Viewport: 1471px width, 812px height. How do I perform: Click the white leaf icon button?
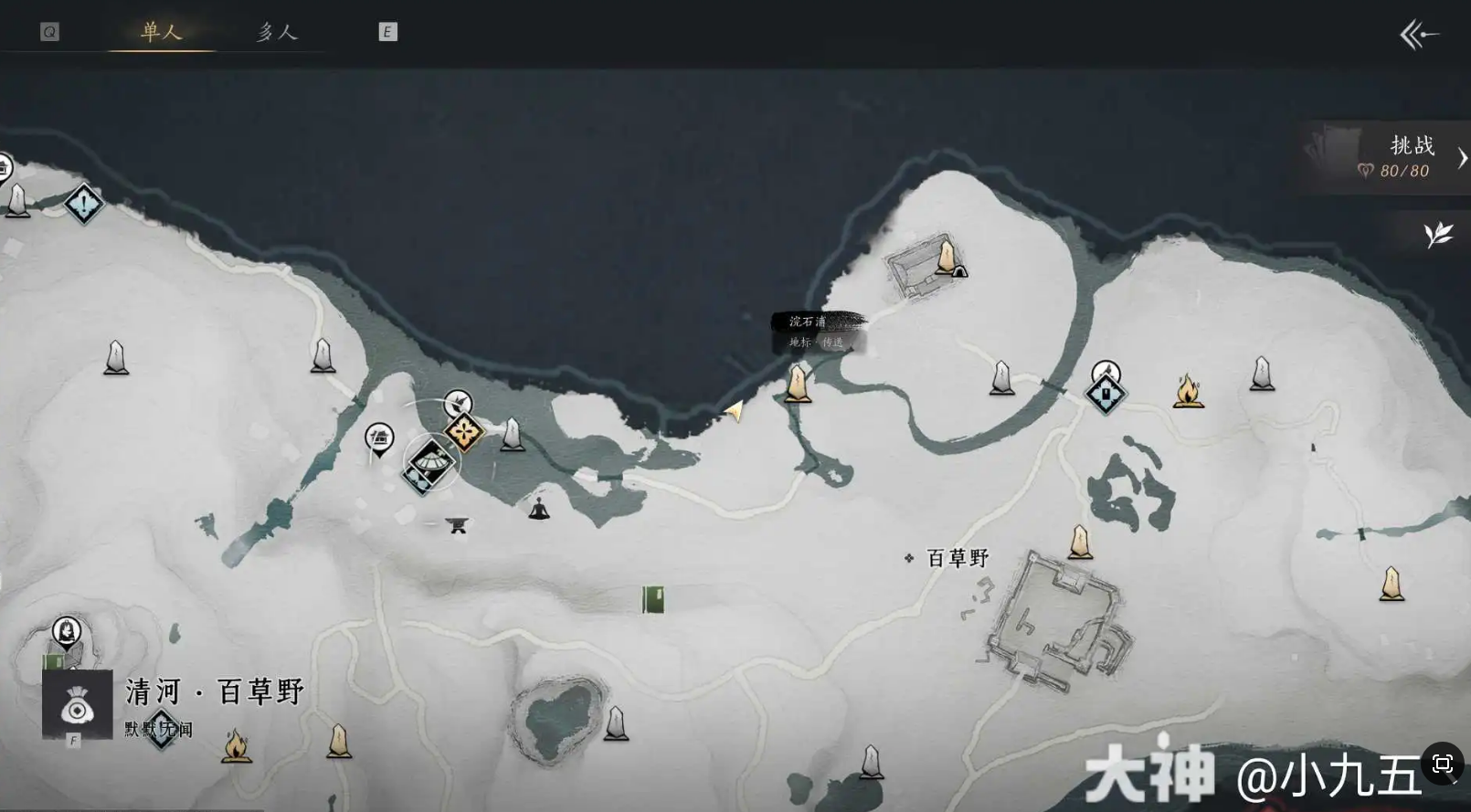1438,235
